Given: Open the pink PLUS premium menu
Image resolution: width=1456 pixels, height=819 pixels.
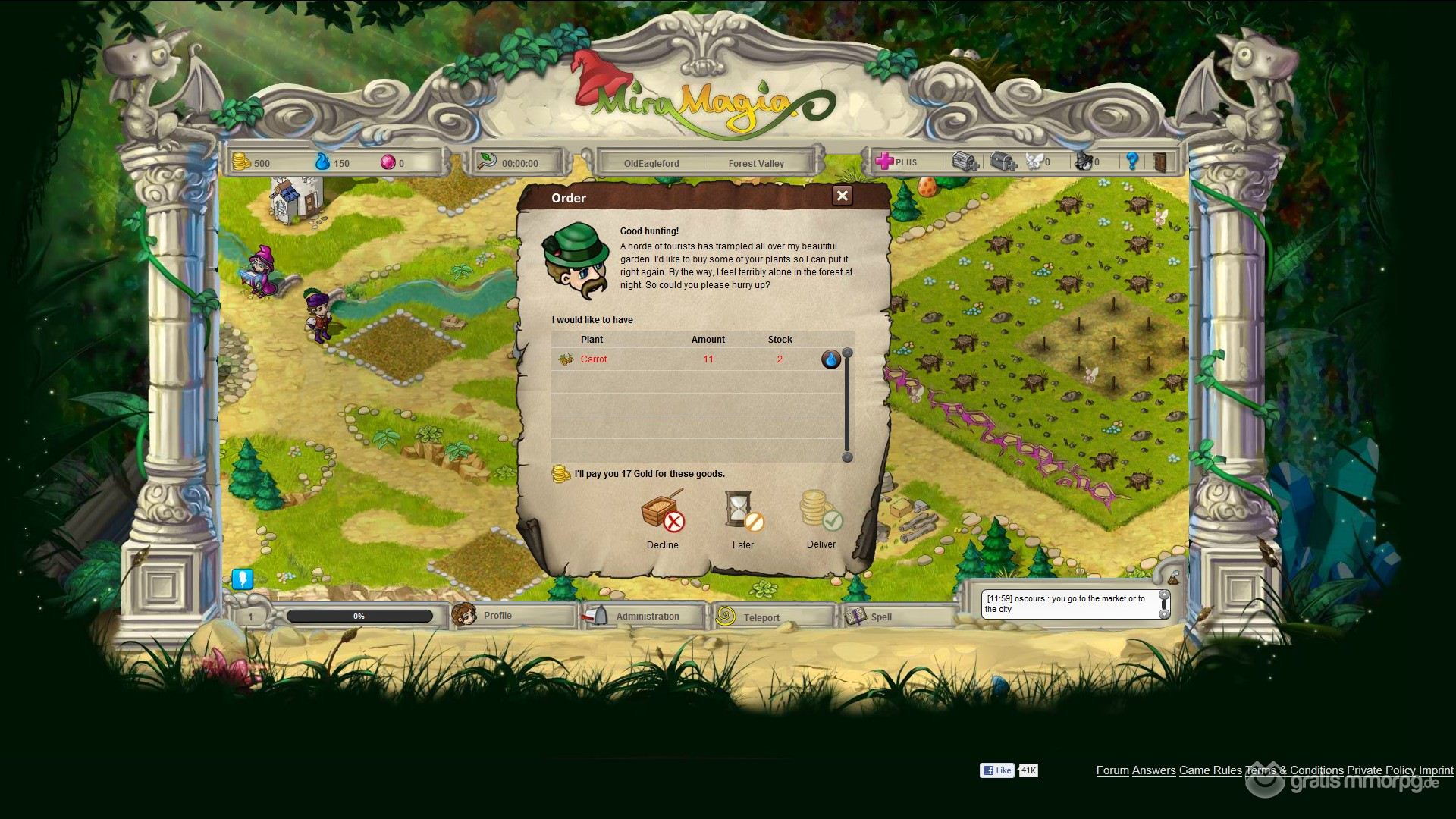Looking at the screenshot, I should [897, 162].
